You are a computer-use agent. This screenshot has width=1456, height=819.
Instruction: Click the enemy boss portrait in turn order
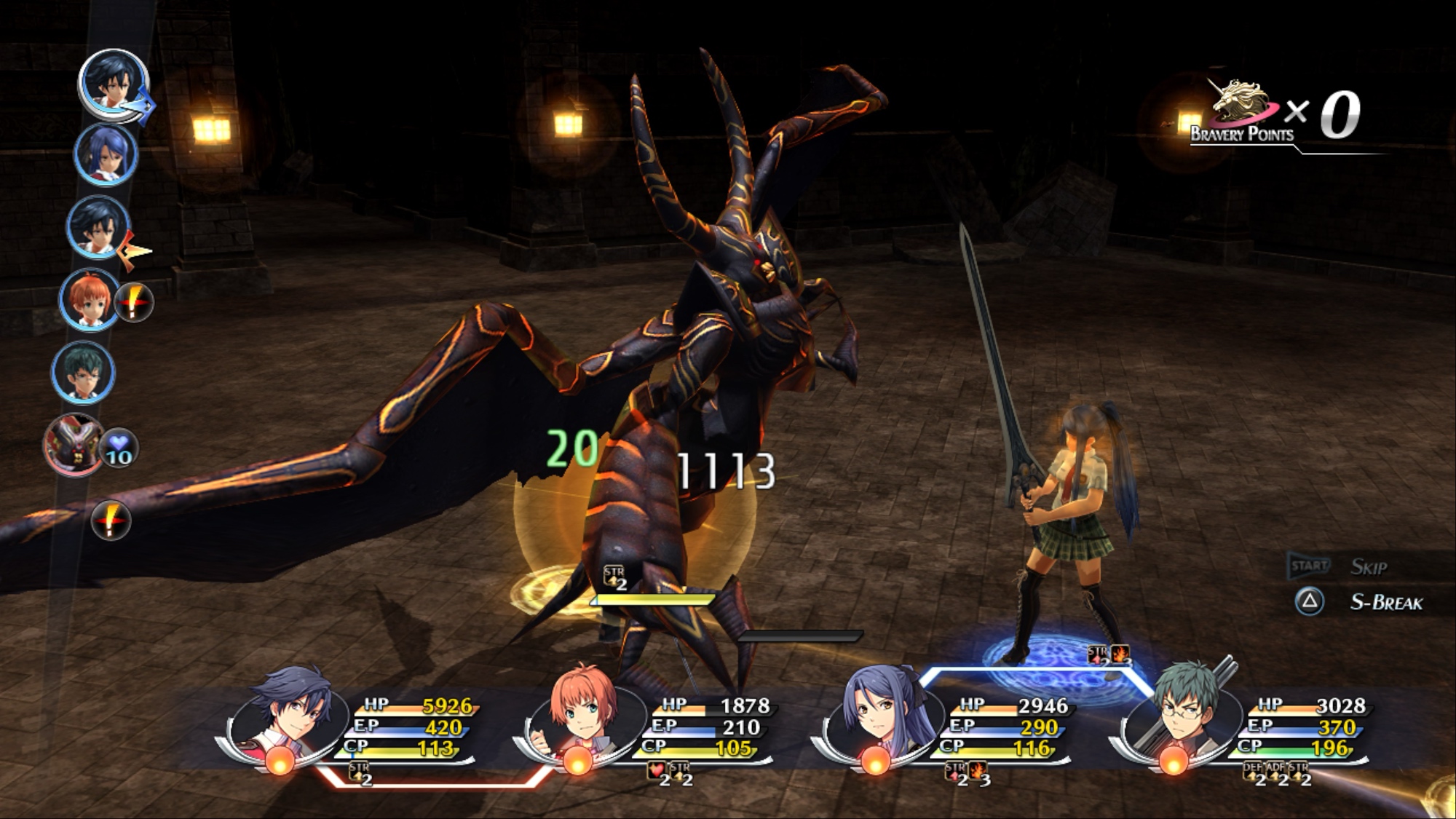coord(74,444)
